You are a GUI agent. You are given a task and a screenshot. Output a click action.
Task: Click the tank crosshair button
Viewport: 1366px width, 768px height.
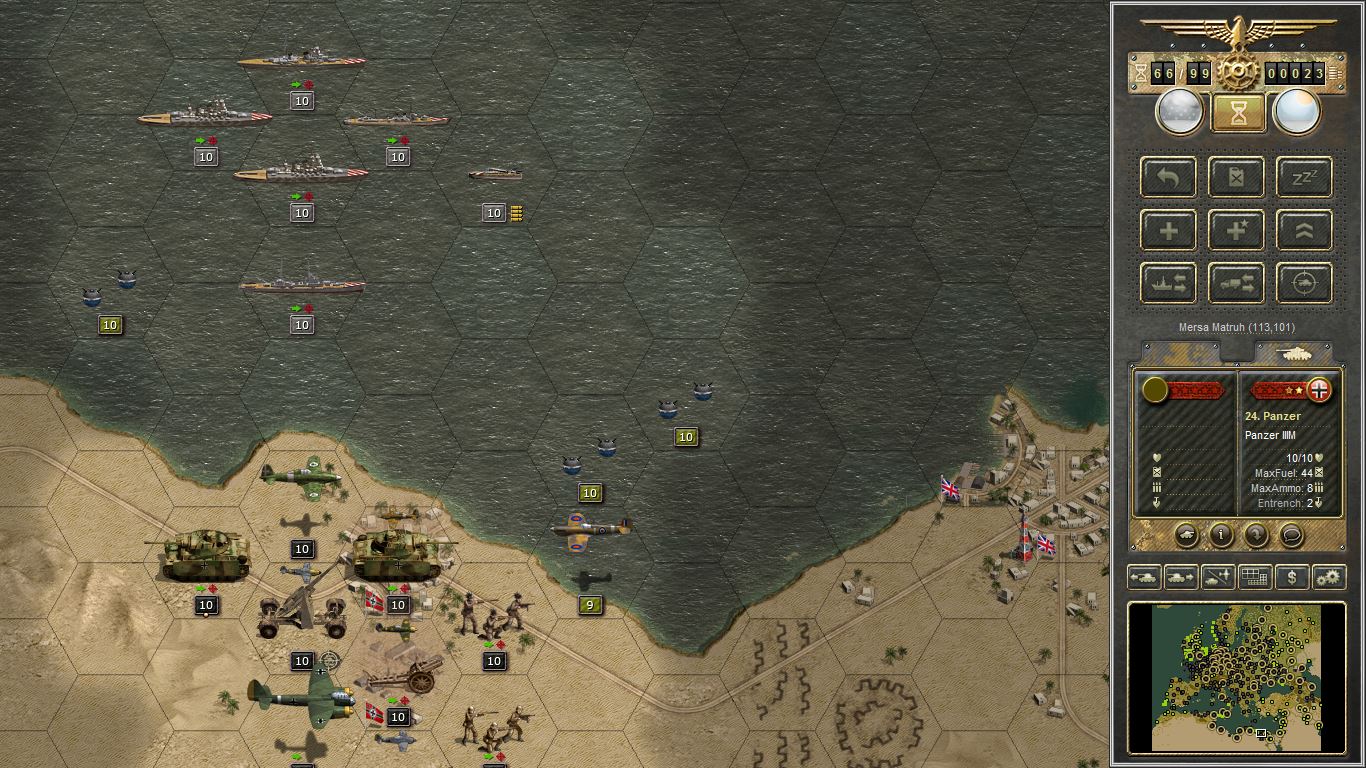(1305, 283)
